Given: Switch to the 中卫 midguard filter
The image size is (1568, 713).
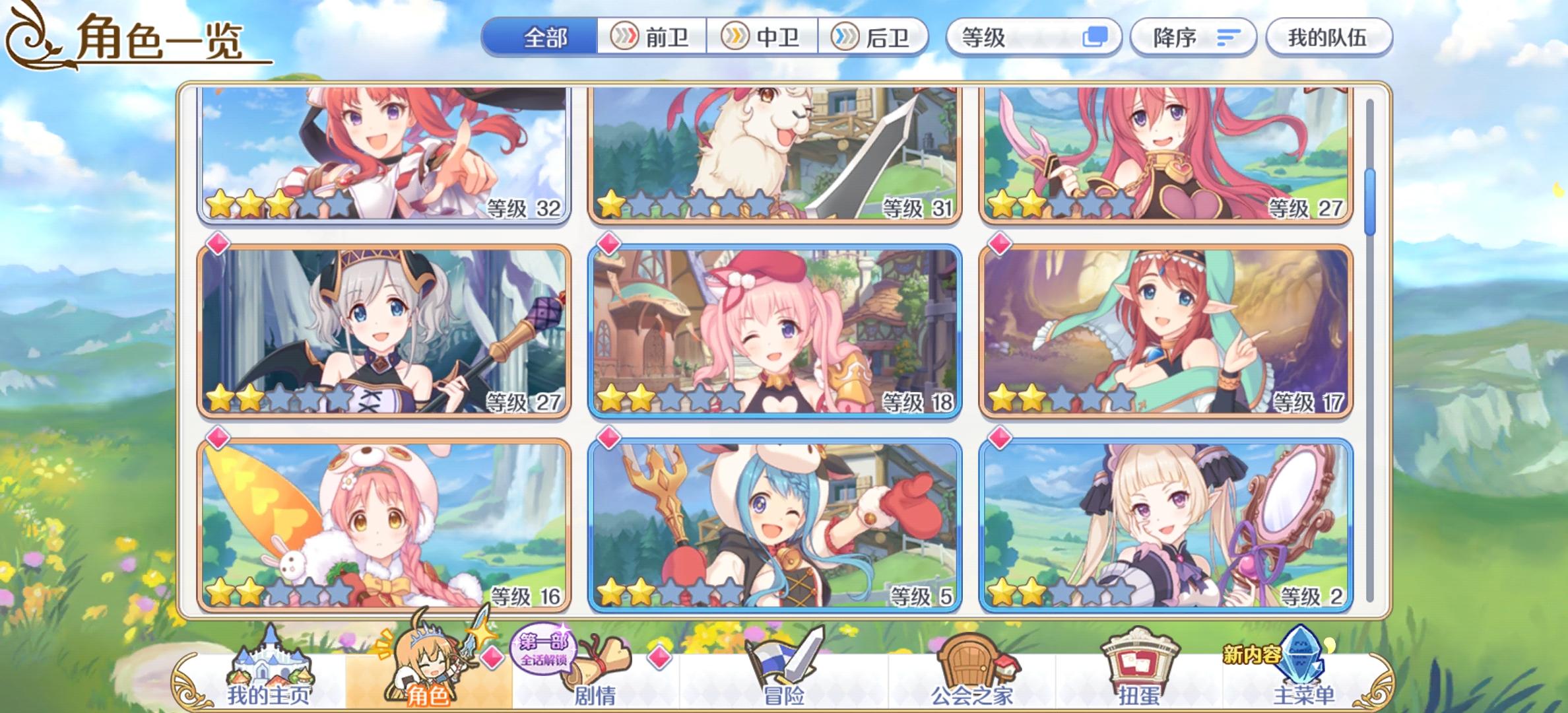Looking at the screenshot, I should coord(764,38).
